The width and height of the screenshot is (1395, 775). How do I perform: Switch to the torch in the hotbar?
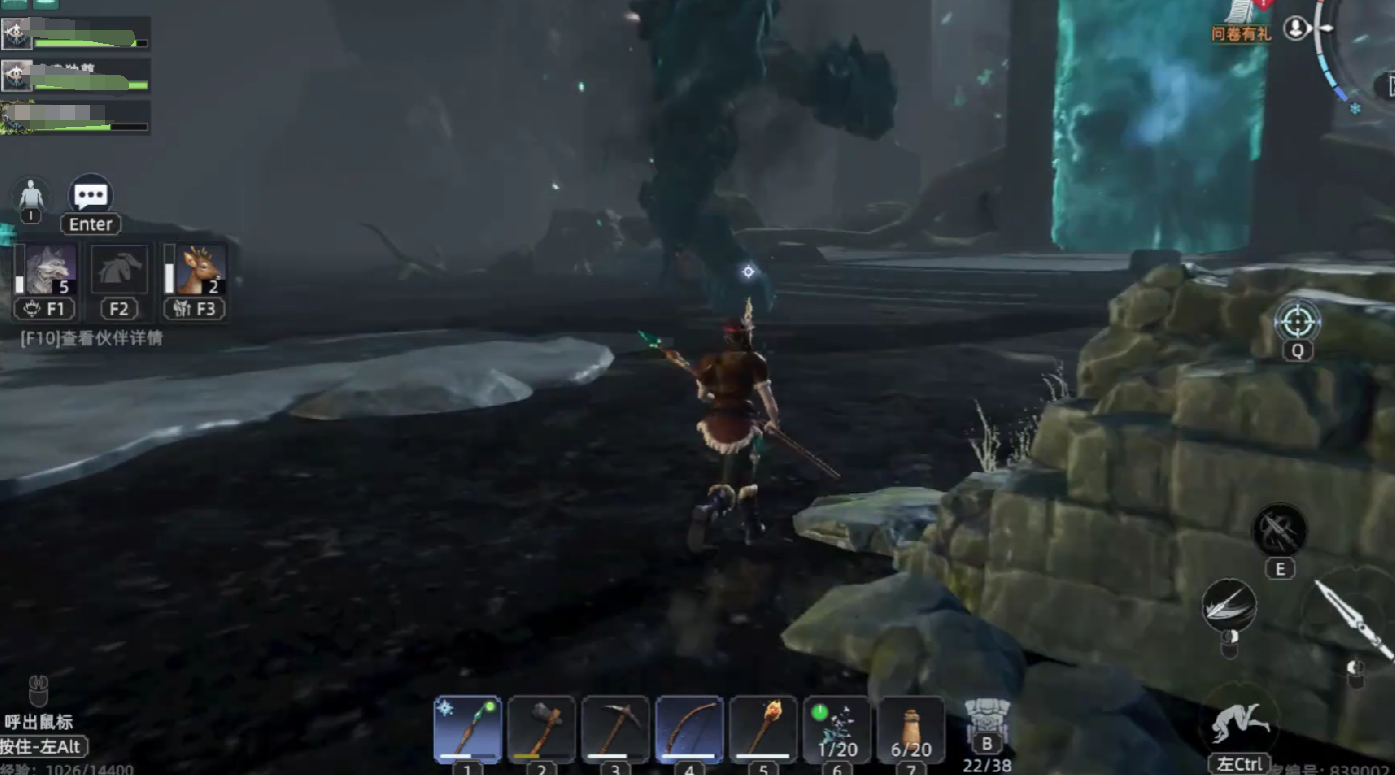pyautogui.click(x=763, y=729)
